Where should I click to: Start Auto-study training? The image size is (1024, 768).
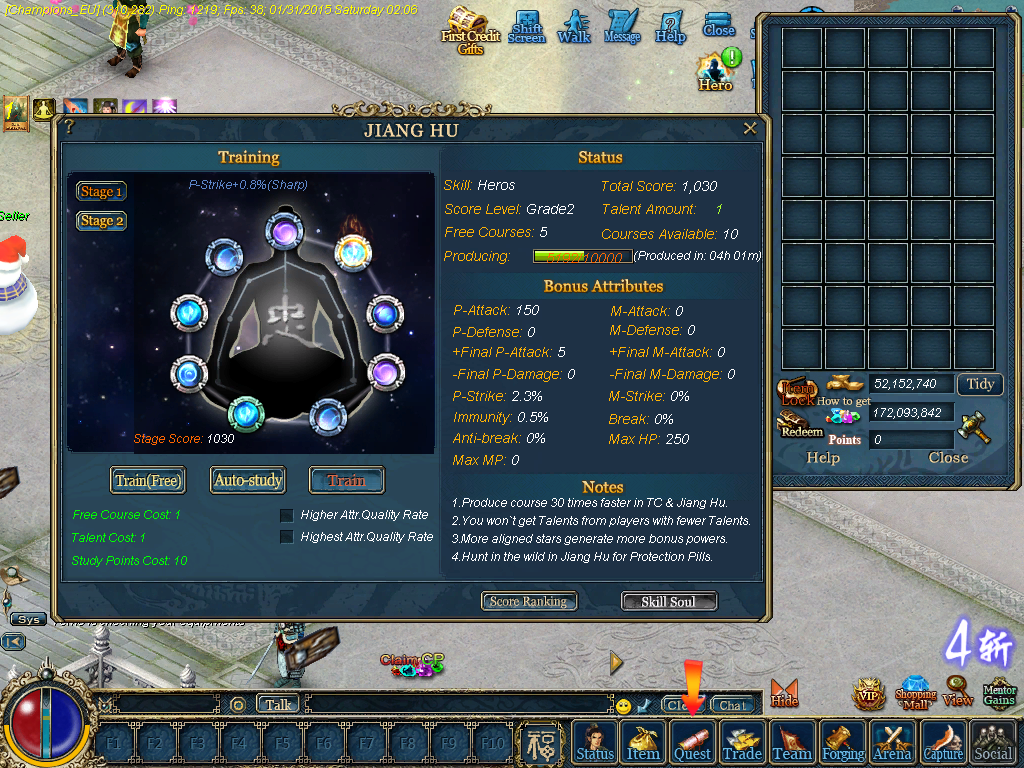[248, 480]
